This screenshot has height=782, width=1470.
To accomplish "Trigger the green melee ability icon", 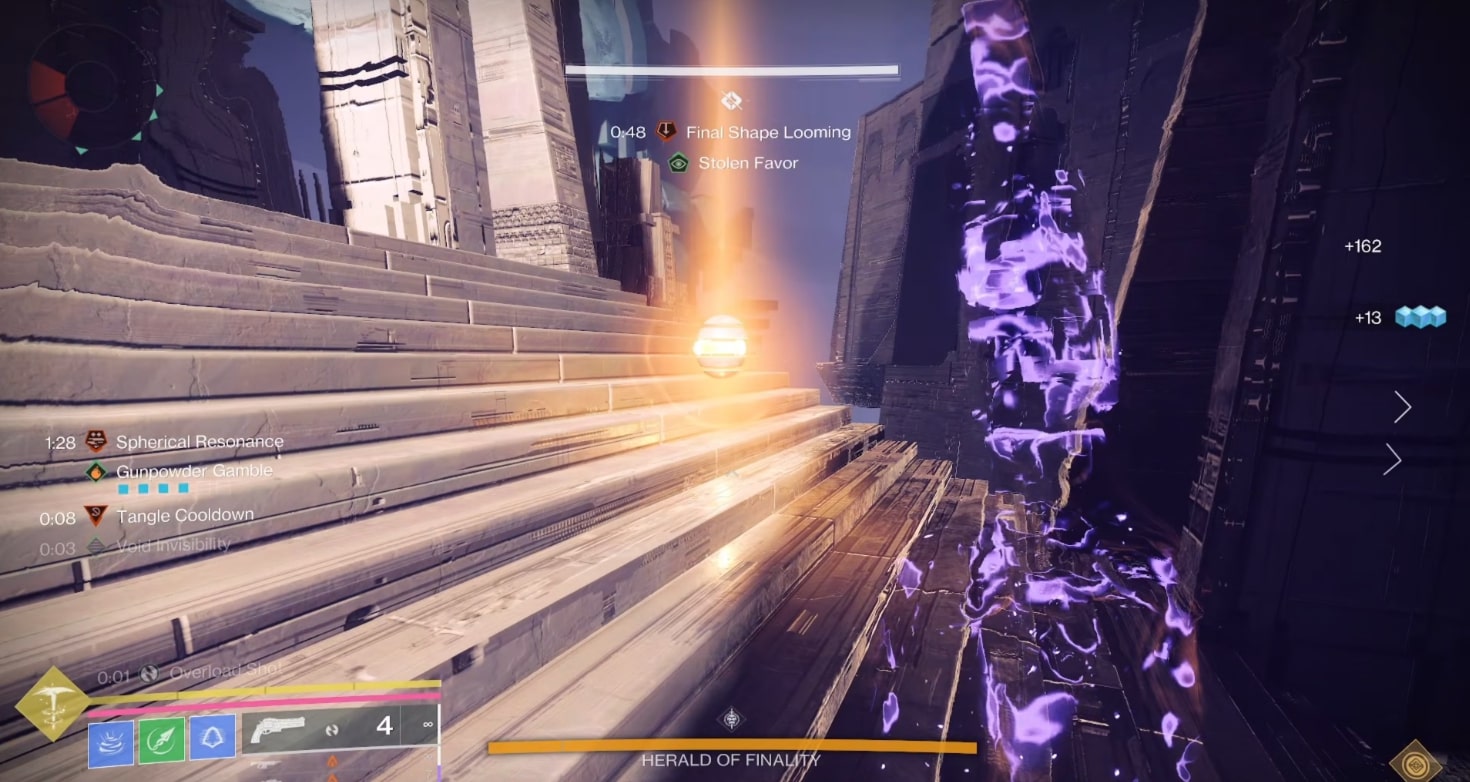I will tap(161, 738).
